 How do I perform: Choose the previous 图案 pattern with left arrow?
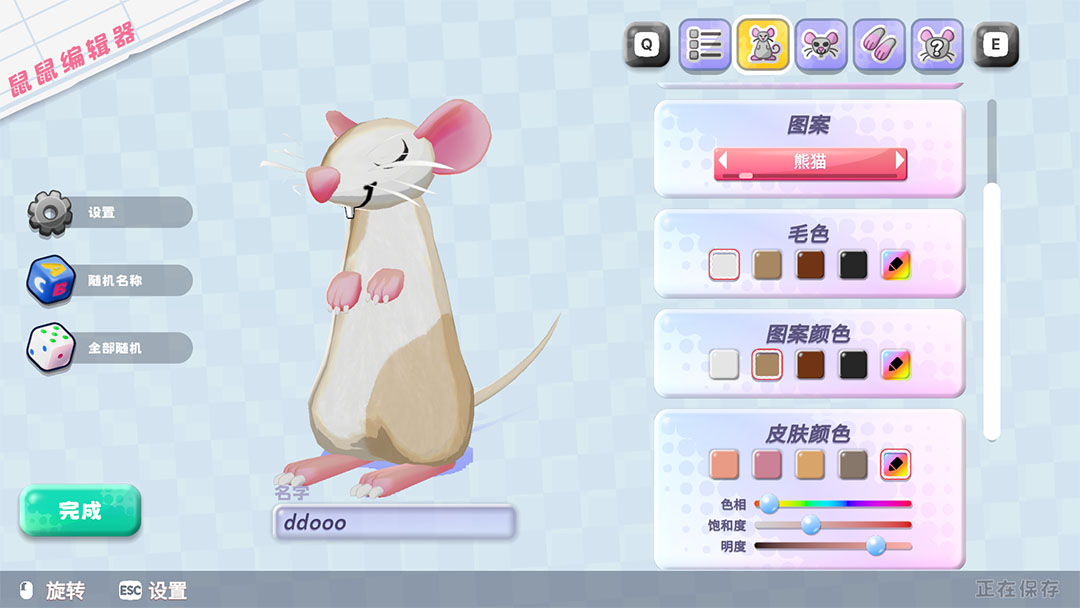pos(720,161)
